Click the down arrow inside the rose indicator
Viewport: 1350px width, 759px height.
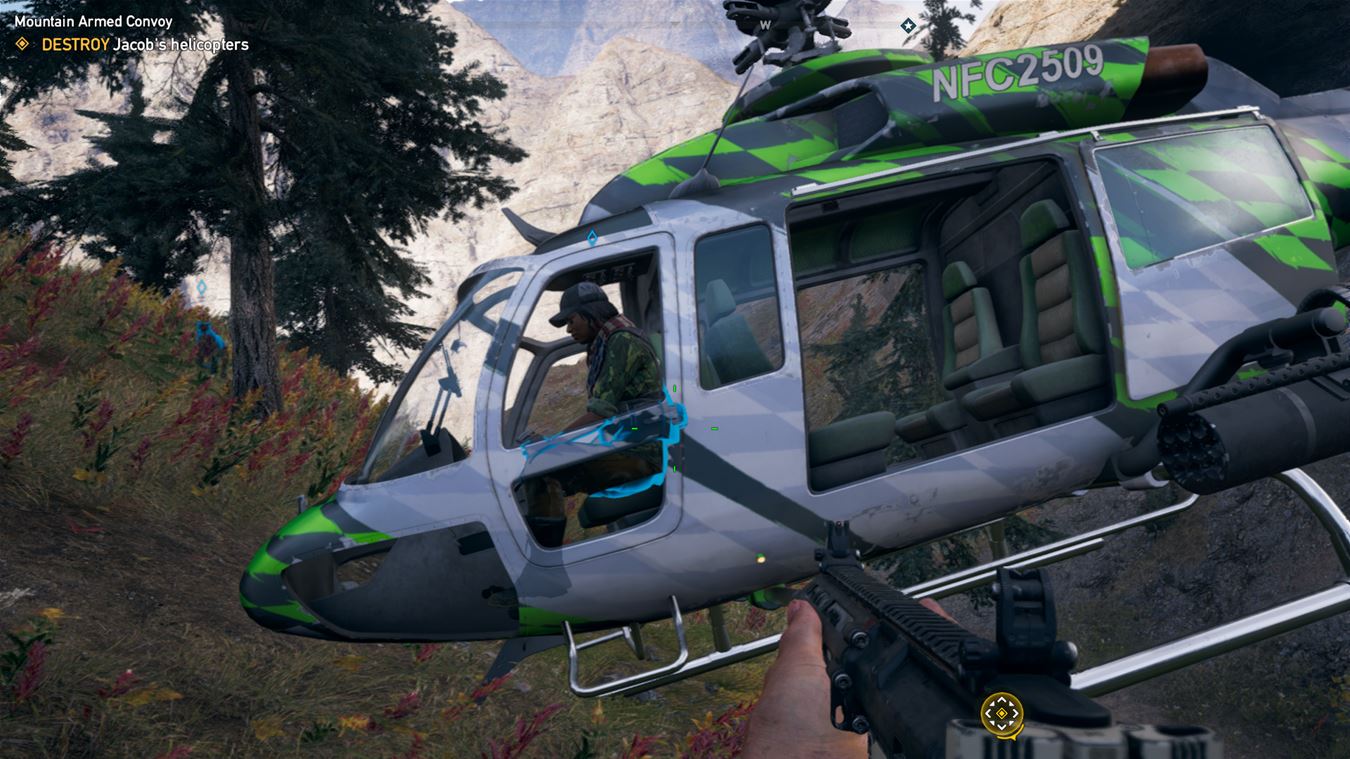coord(1002,726)
